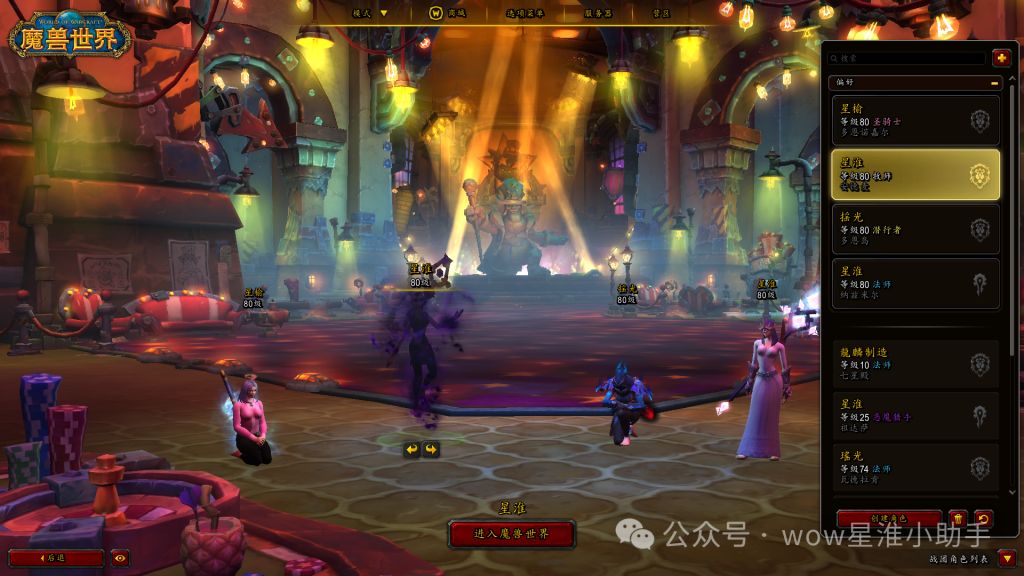Select the level 80 牧师 星淮

915,175
